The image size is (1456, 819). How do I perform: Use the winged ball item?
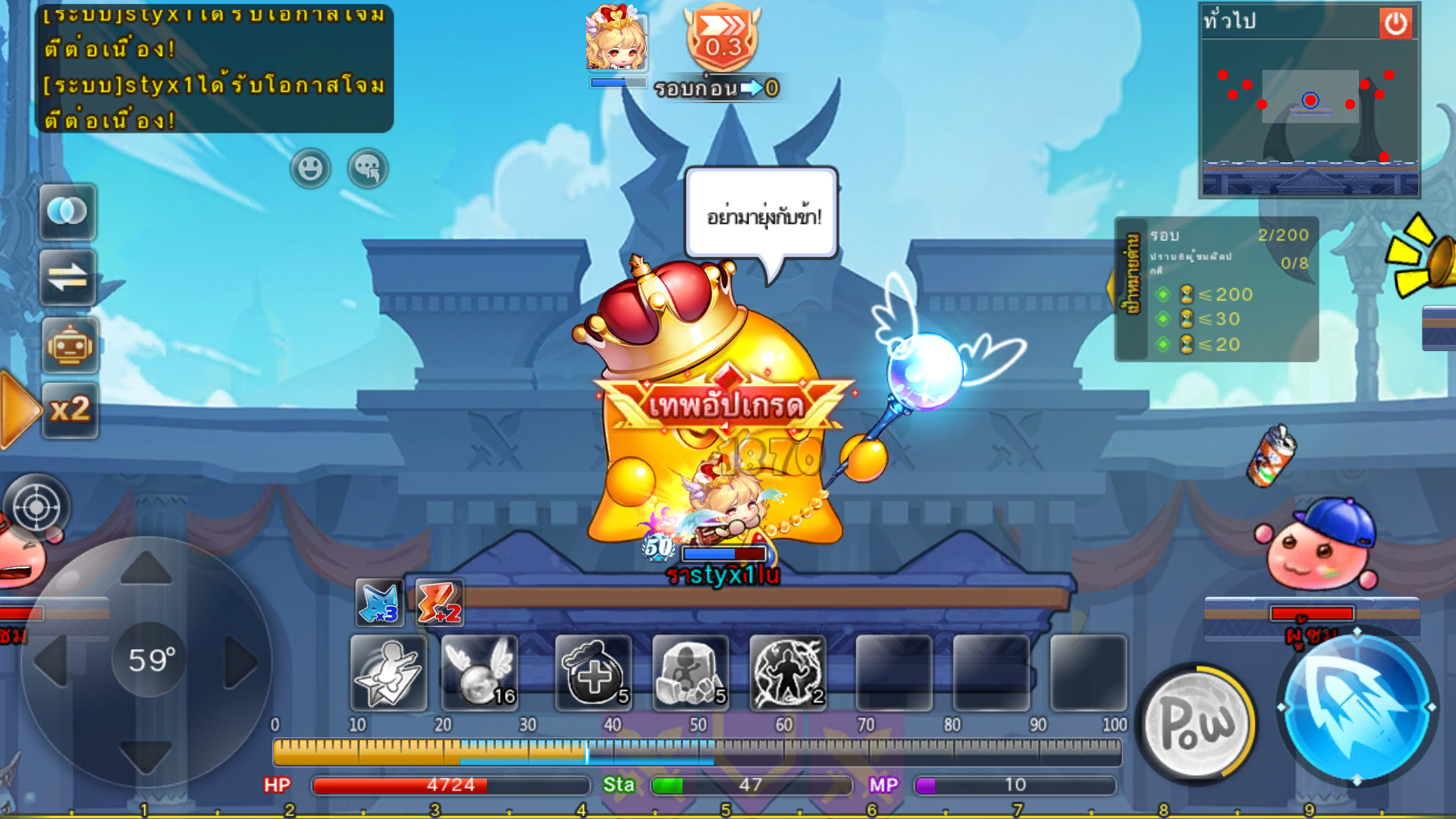tap(479, 673)
